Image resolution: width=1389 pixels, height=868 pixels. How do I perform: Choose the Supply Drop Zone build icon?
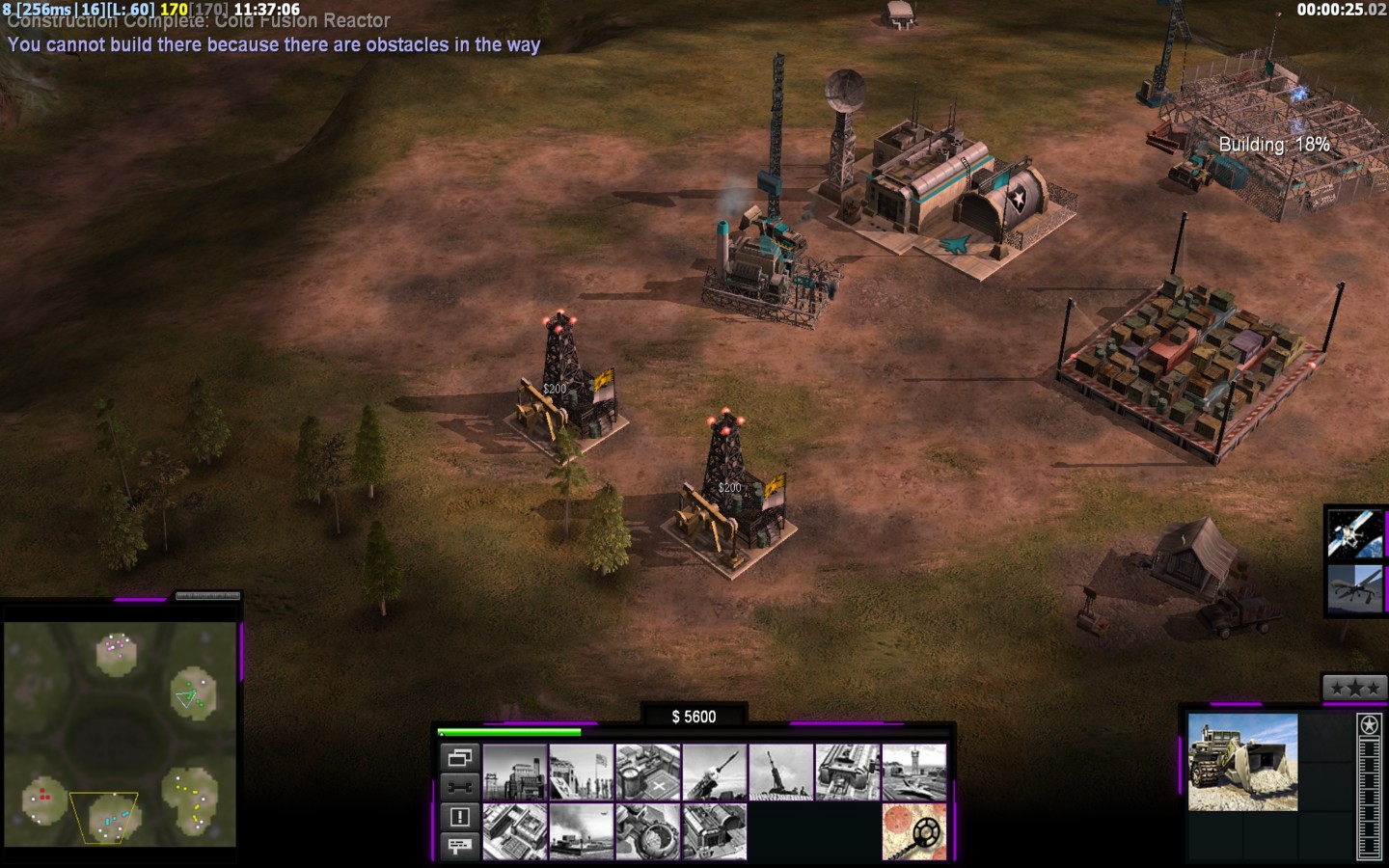pos(582,831)
